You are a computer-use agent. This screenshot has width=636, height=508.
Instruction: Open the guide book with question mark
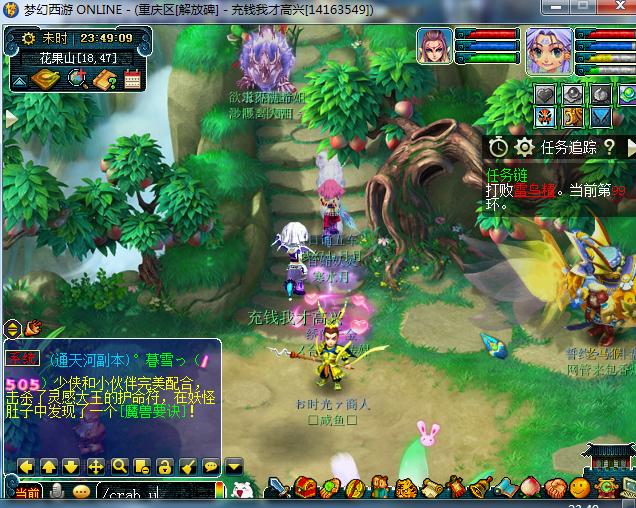pos(104,79)
